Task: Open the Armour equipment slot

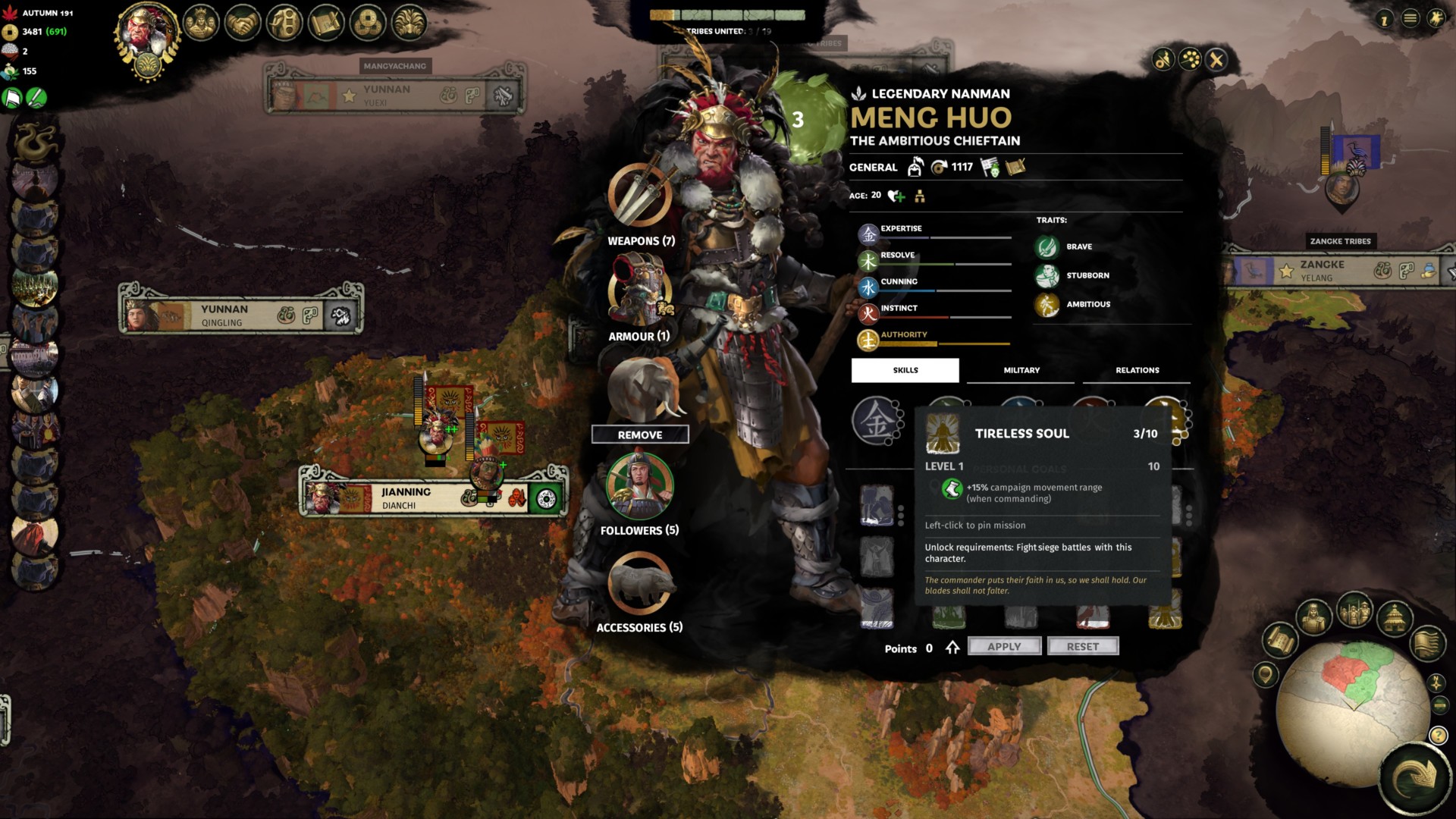Action: pos(639,291)
